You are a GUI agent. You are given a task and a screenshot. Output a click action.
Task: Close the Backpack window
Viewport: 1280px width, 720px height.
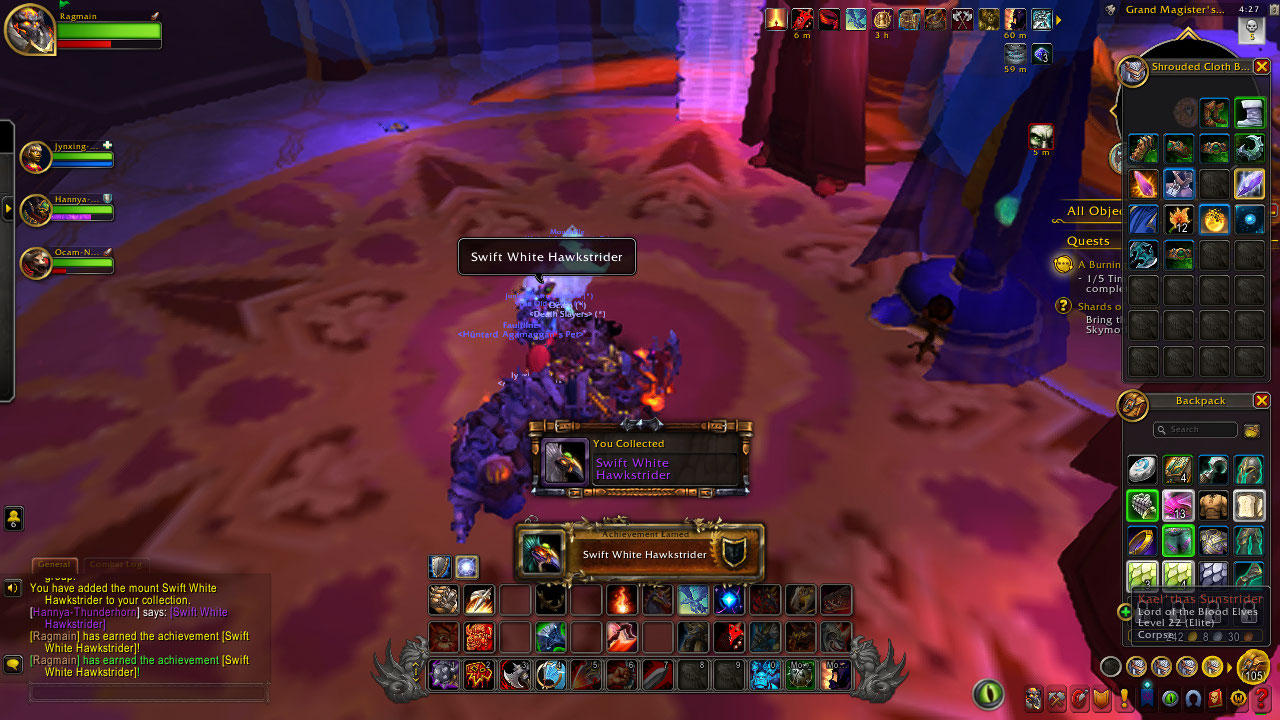click(x=1262, y=401)
